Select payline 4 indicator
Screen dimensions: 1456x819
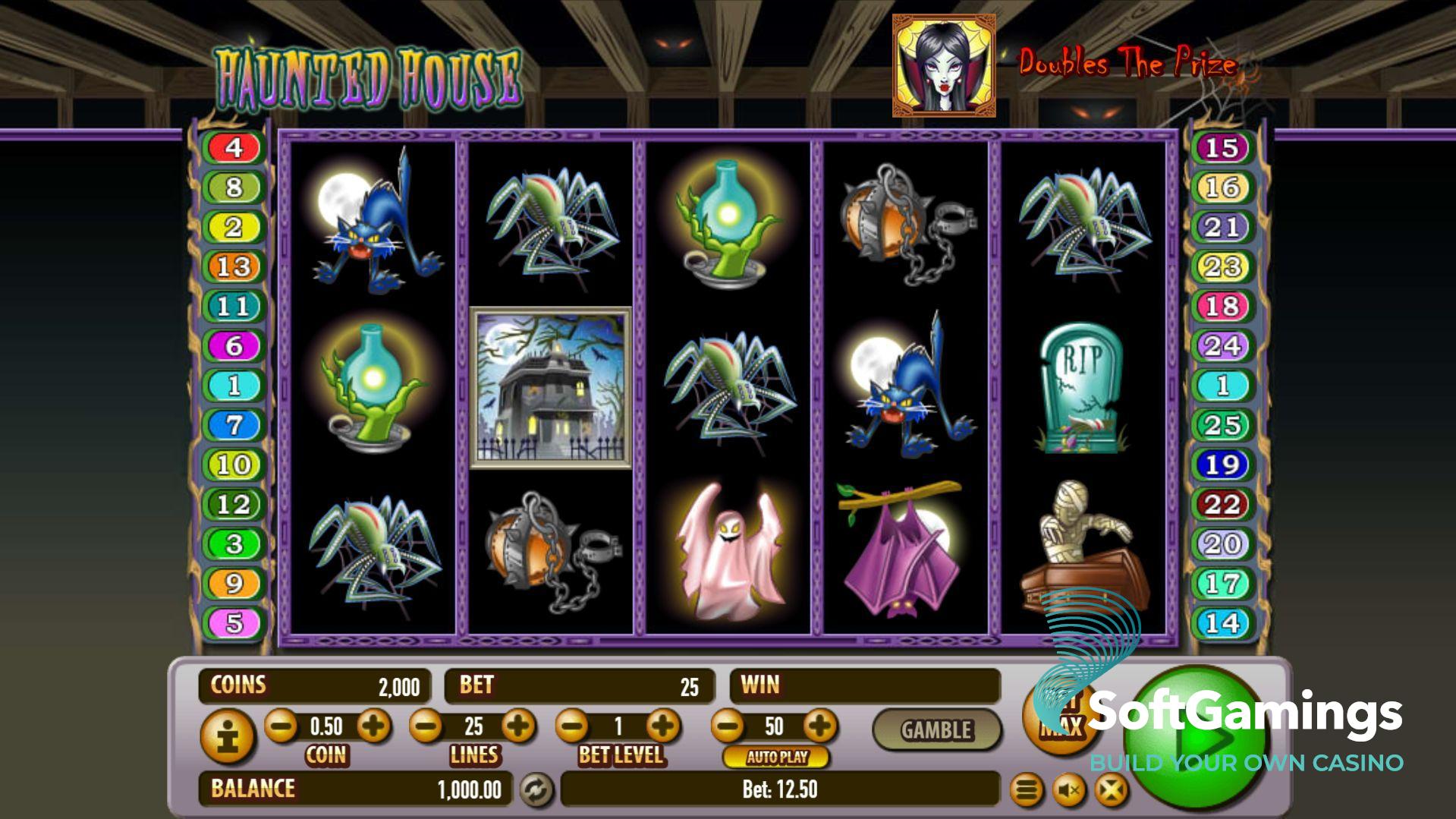[234, 147]
